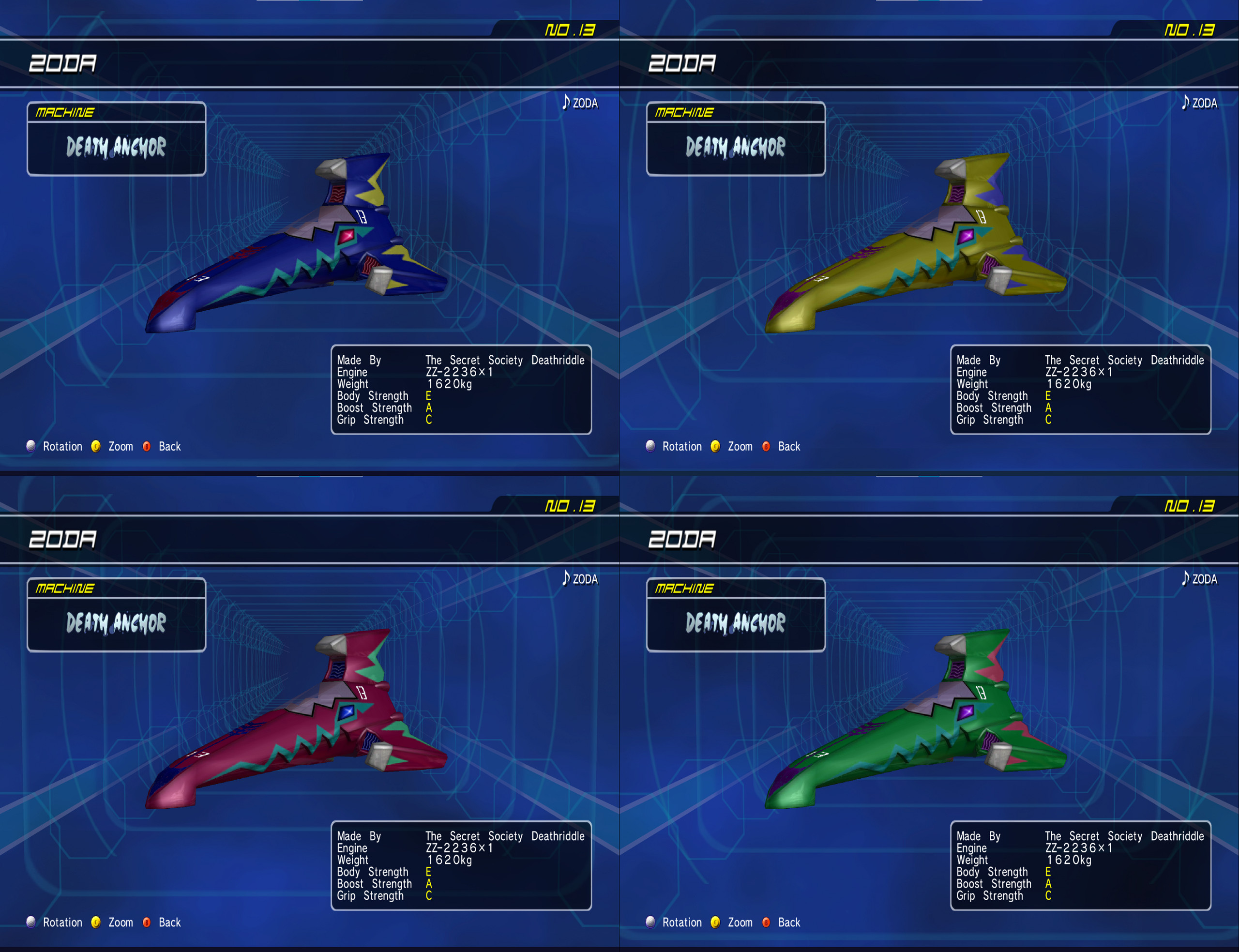Click the Back icon under the green machine

point(766,922)
